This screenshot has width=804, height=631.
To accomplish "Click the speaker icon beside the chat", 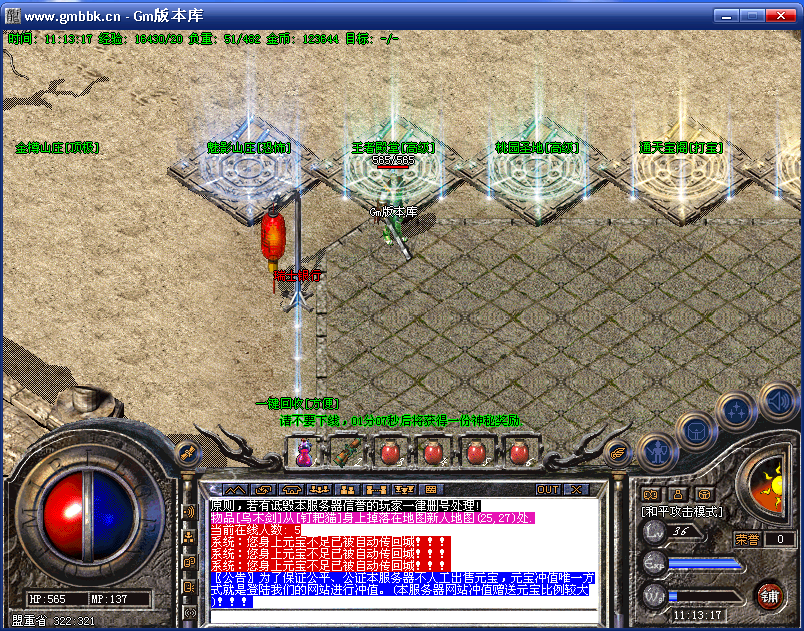I will pos(189,512).
